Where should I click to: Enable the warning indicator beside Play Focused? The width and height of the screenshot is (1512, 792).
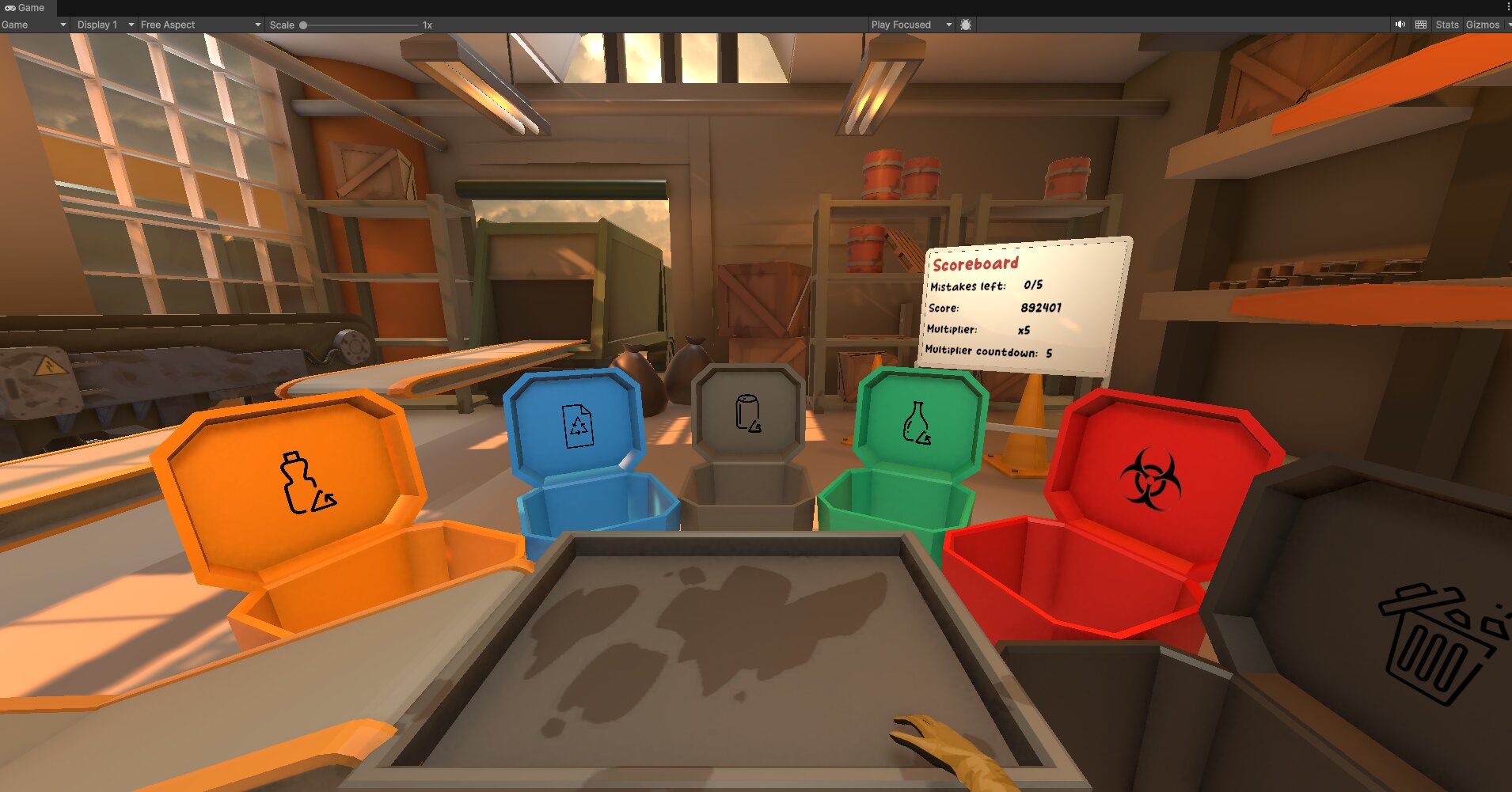pyautogui.click(x=966, y=25)
